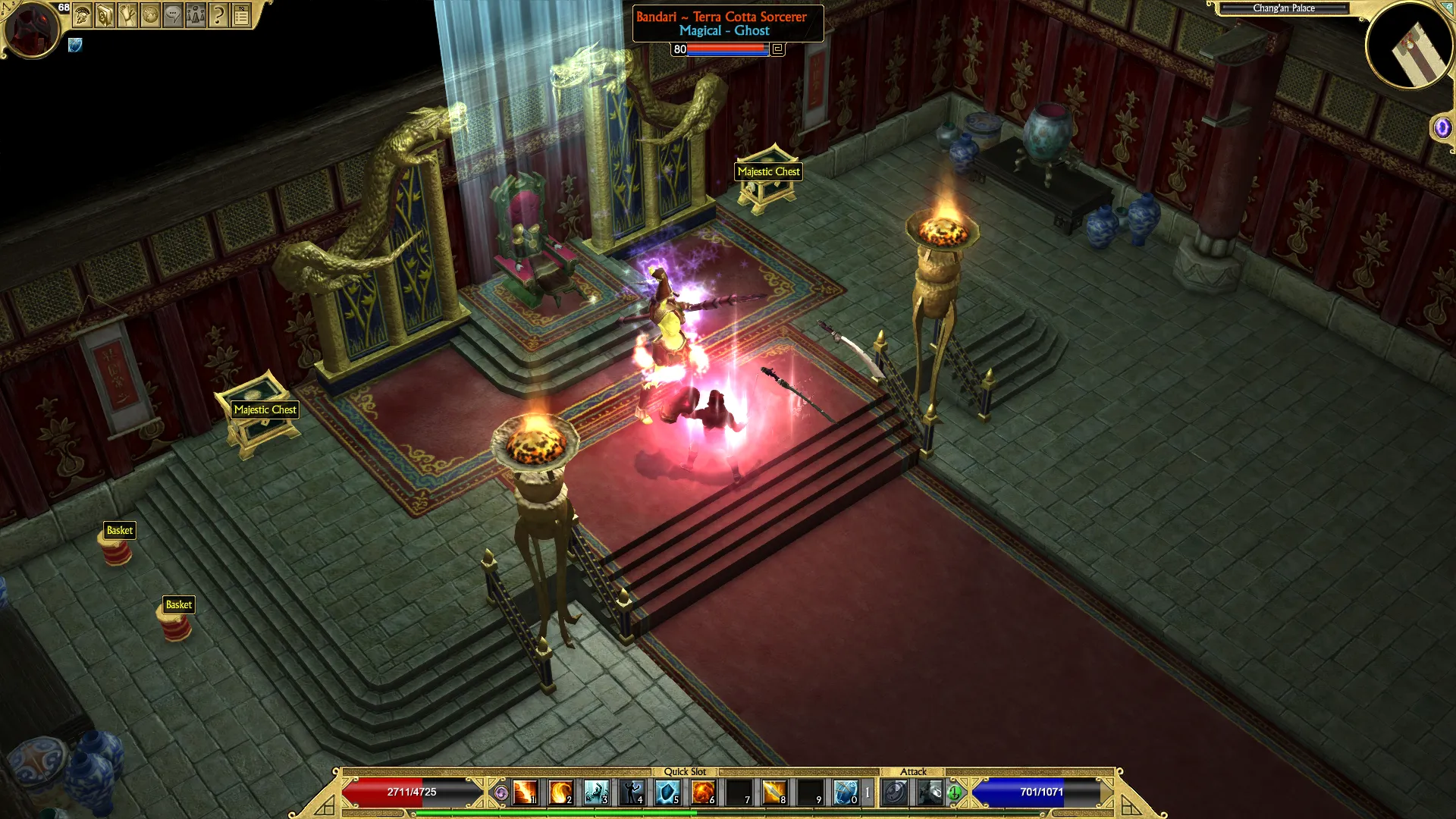Click the hooded character portrait
1456x819 pixels.
point(31,30)
